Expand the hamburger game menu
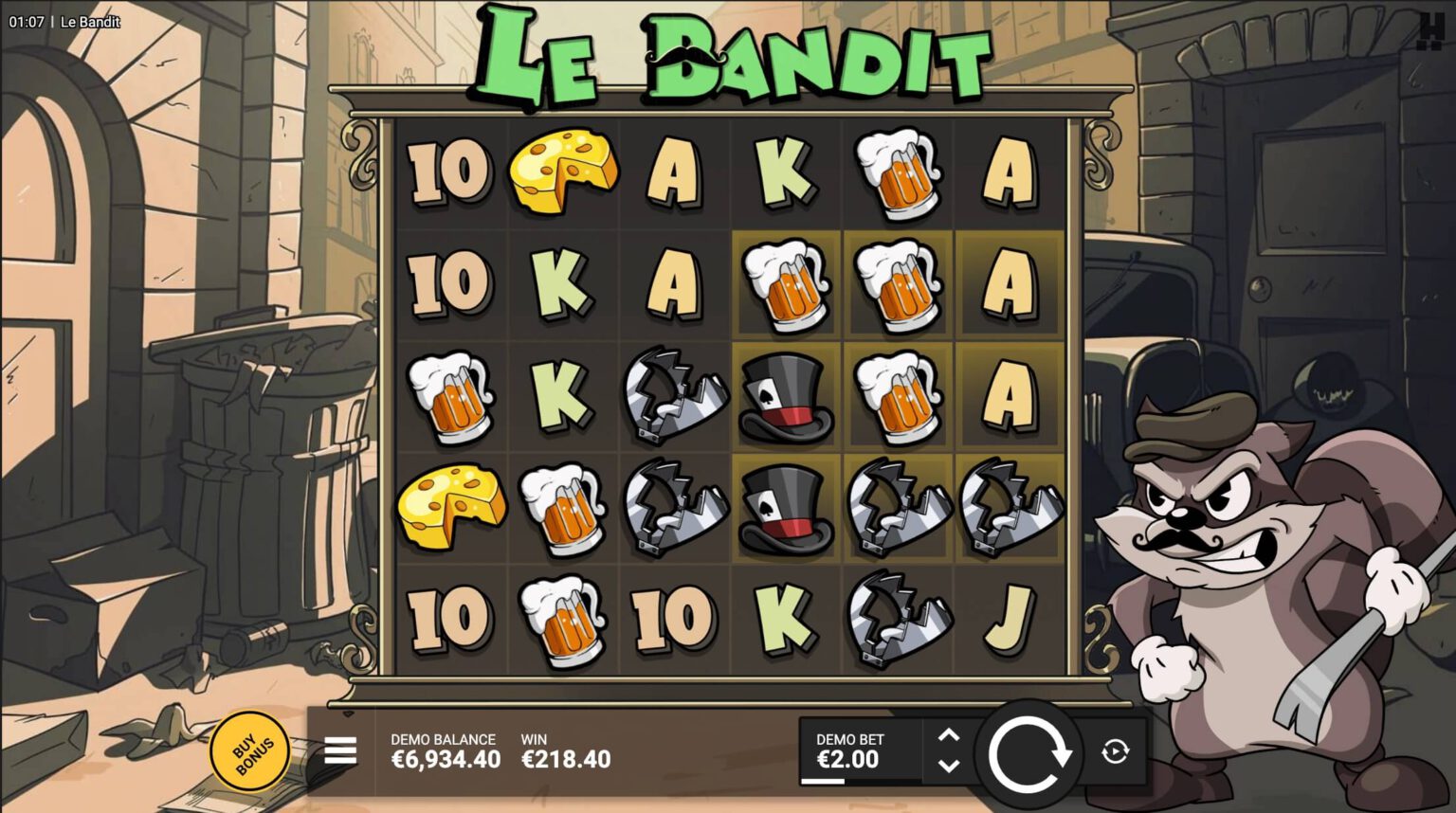The width and height of the screenshot is (1456, 813). [339, 751]
